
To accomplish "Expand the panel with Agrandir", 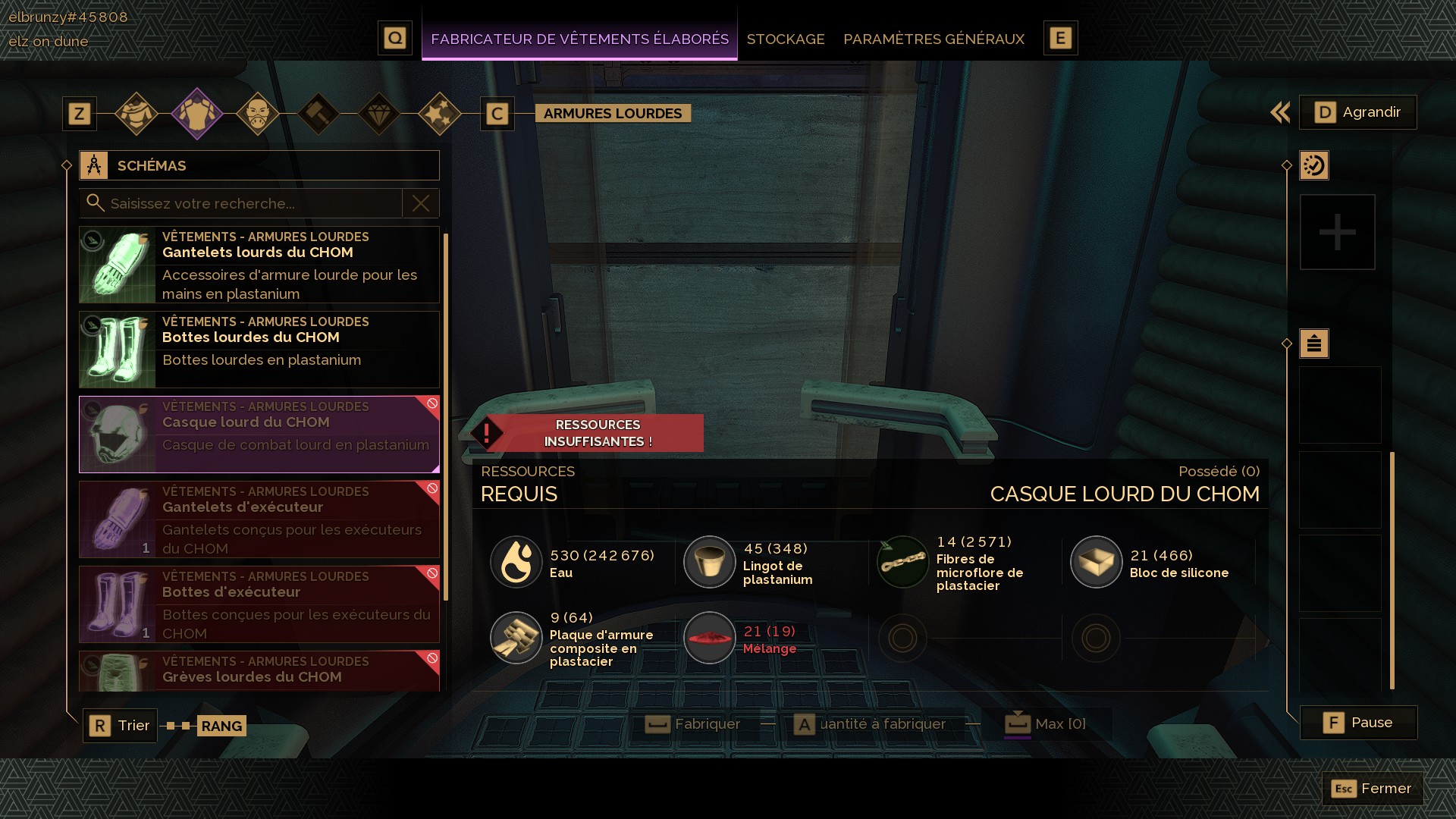I will (1357, 112).
